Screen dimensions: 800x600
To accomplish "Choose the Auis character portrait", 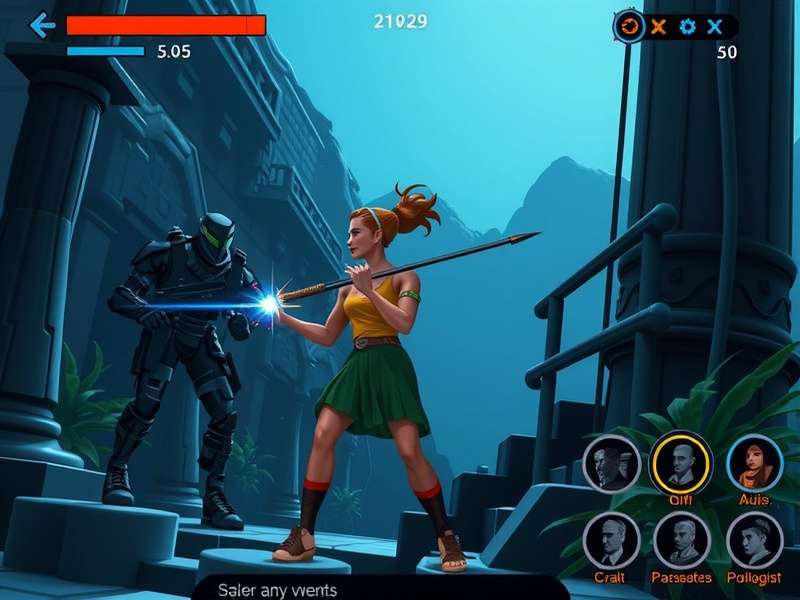I will pyautogui.click(x=754, y=463).
